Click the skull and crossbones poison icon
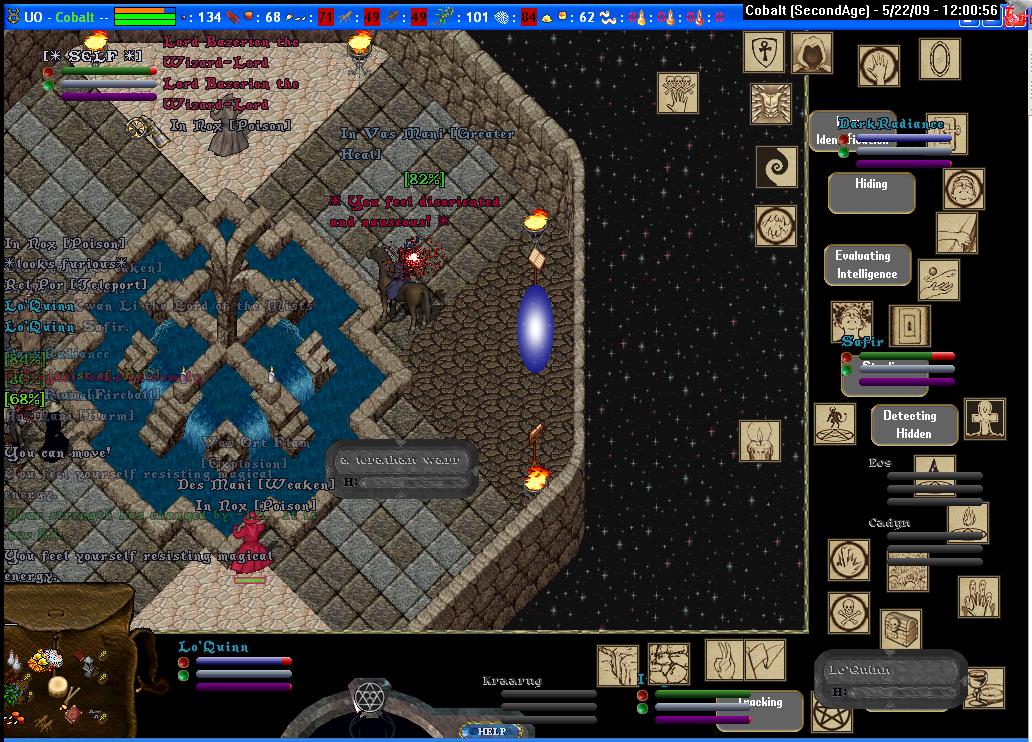 848,613
